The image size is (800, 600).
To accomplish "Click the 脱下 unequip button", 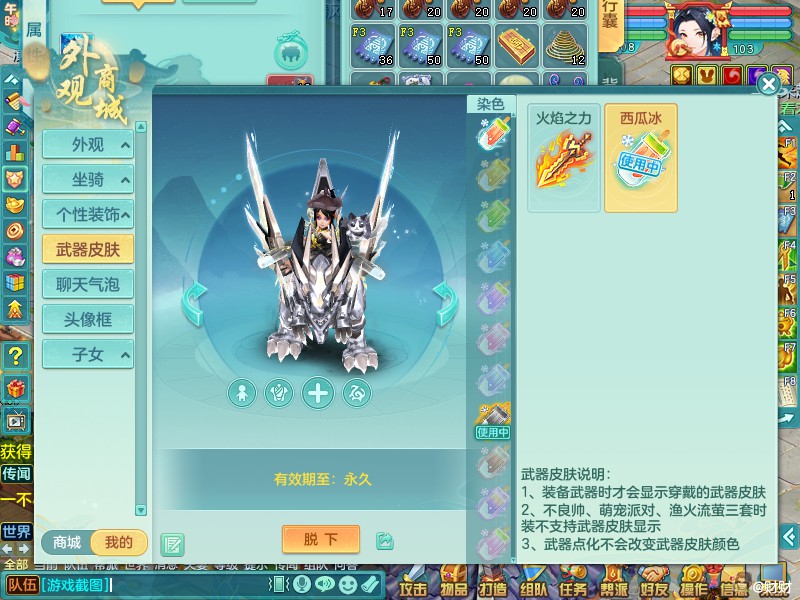I will [321, 540].
